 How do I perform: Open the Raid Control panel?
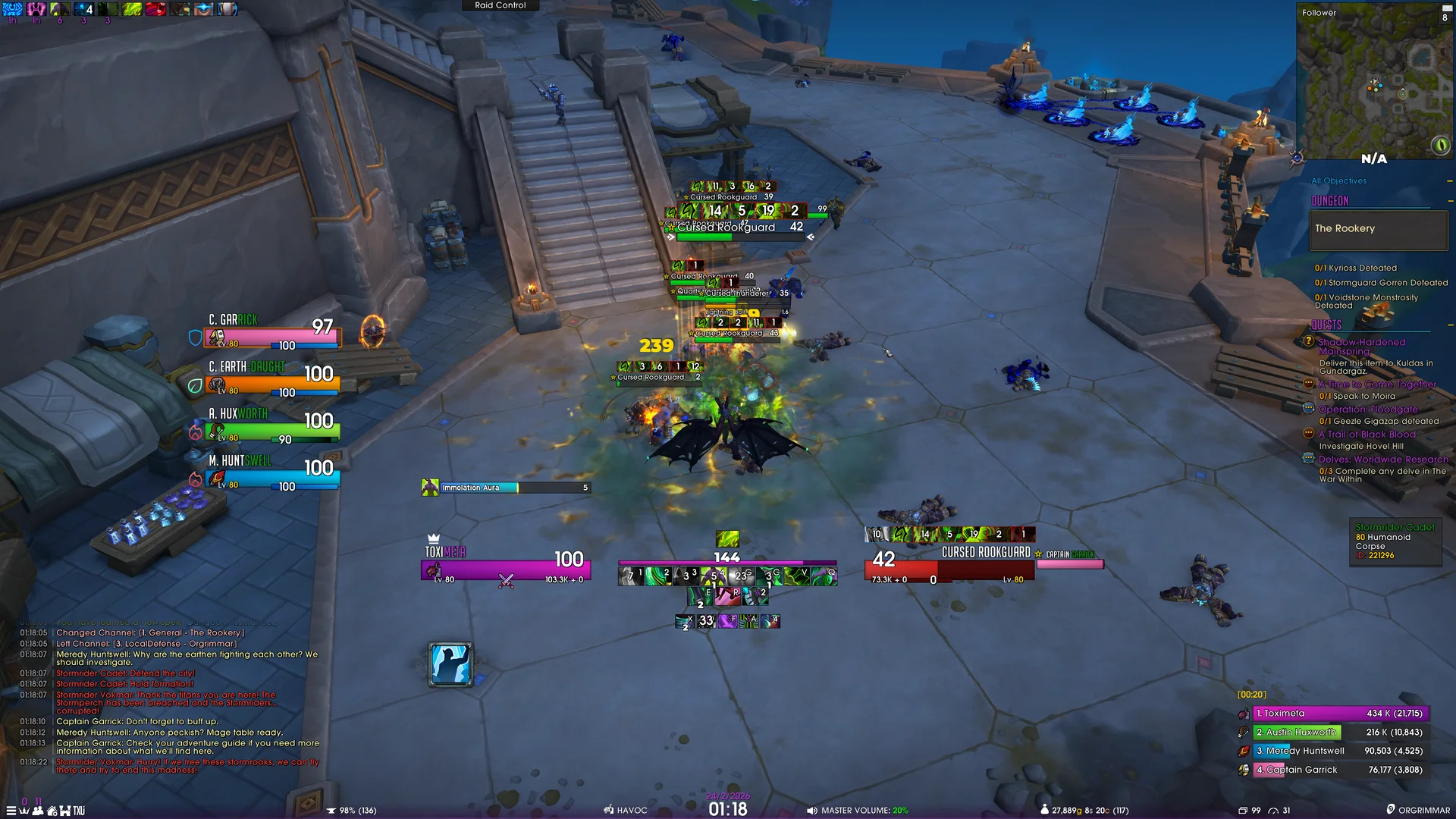(500, 5)
